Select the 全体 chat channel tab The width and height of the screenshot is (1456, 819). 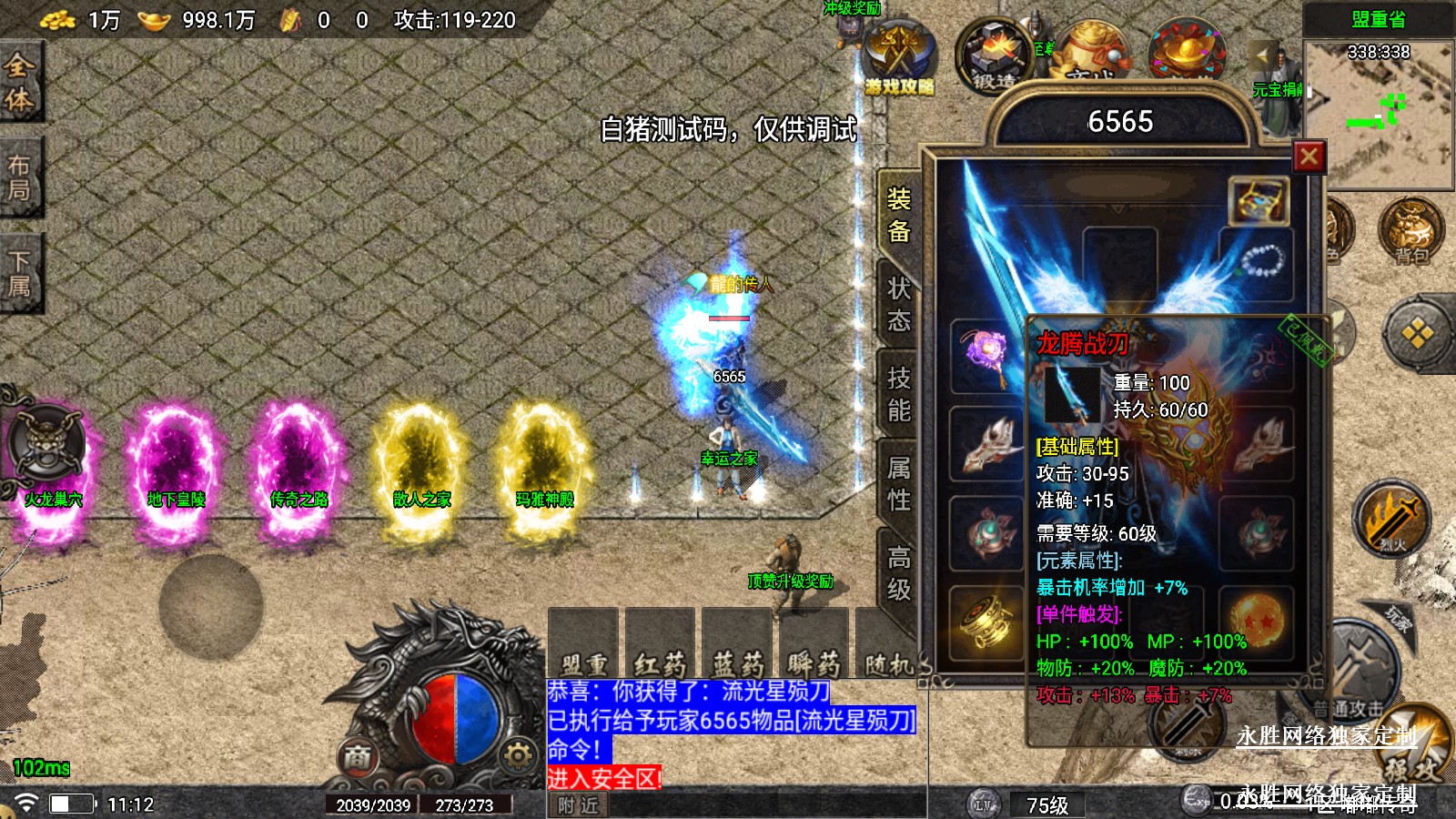click(x=20, y=82)
